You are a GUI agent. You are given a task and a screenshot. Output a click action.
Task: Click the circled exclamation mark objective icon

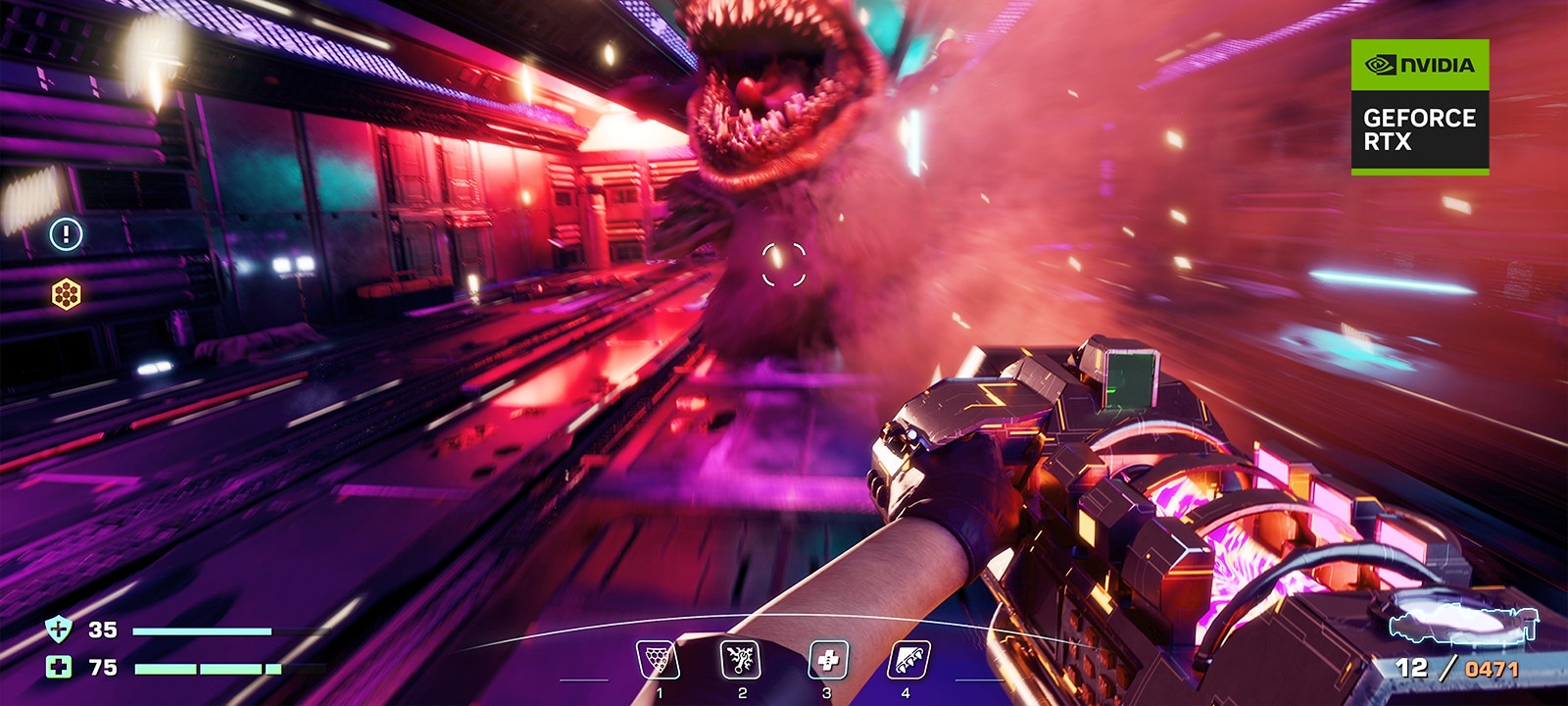tap(67, 233)
